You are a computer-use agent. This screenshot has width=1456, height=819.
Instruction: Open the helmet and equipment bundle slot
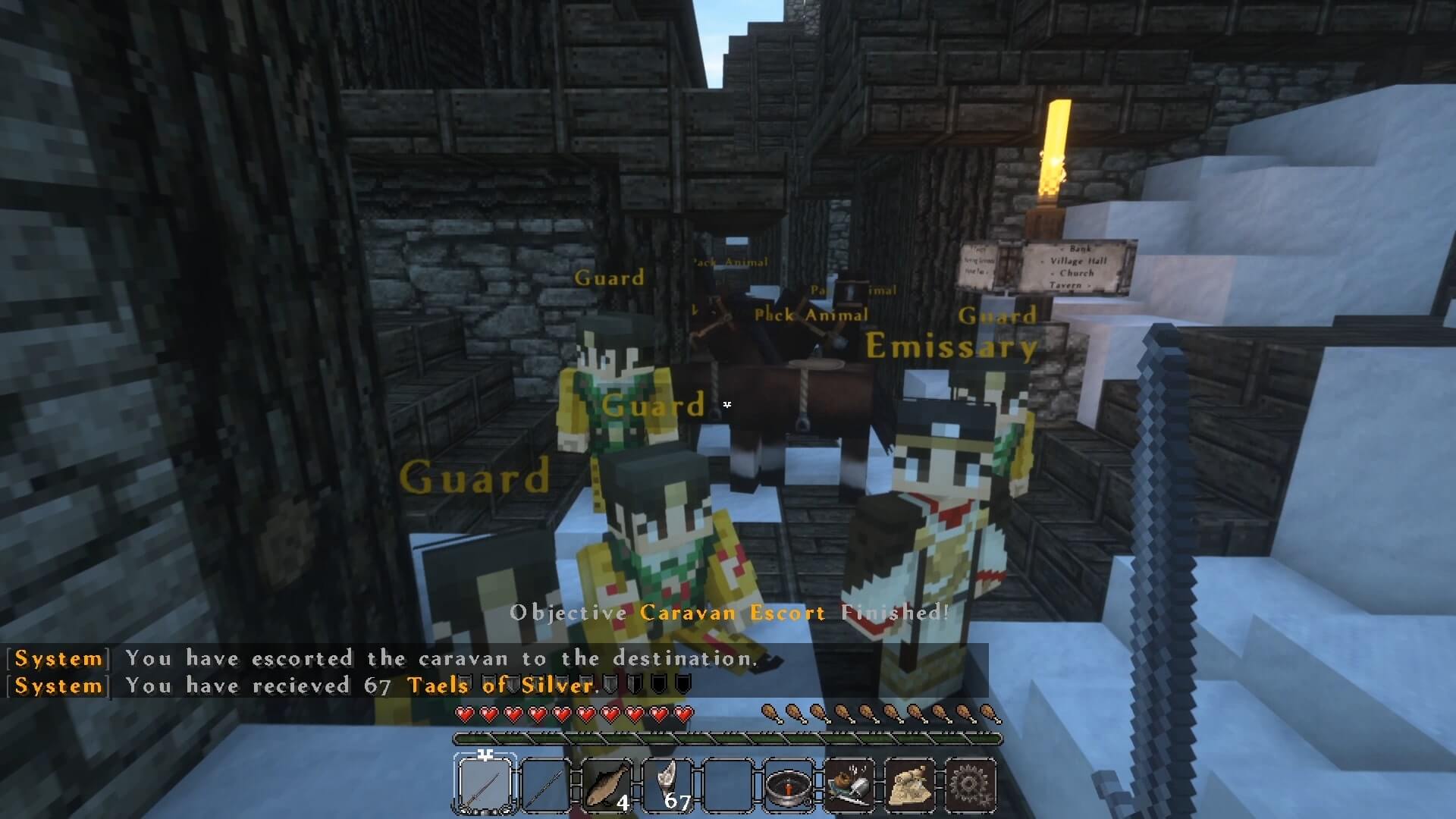[x=849, y=784]
